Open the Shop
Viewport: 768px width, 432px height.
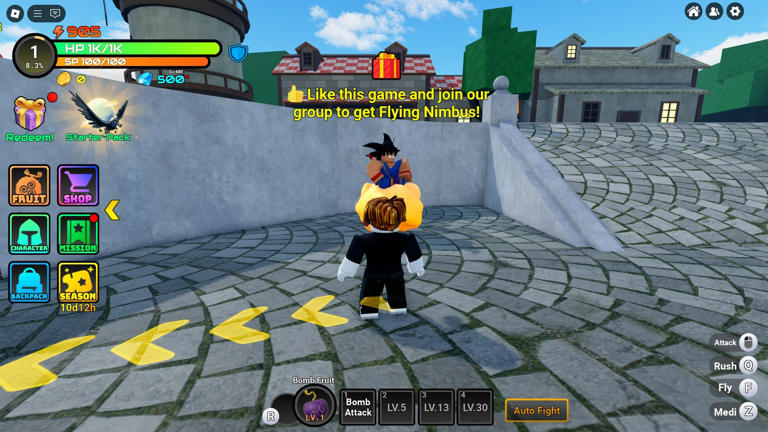pyautogui.click(x=78, y=186)
